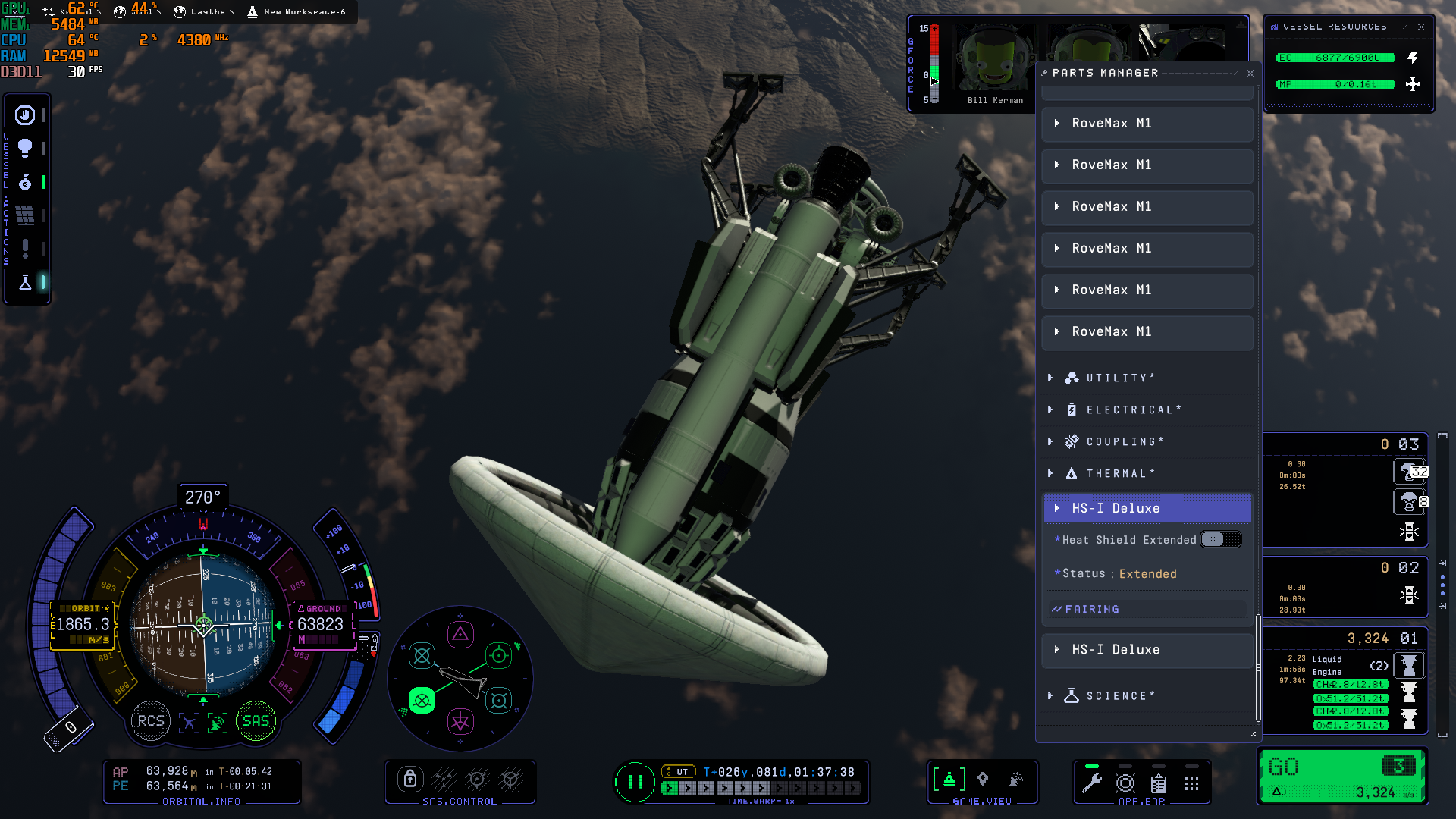Open Parts Manager via wrench icon in App.Bar
Screen dimensions: 1456x819
(1092, 783)
